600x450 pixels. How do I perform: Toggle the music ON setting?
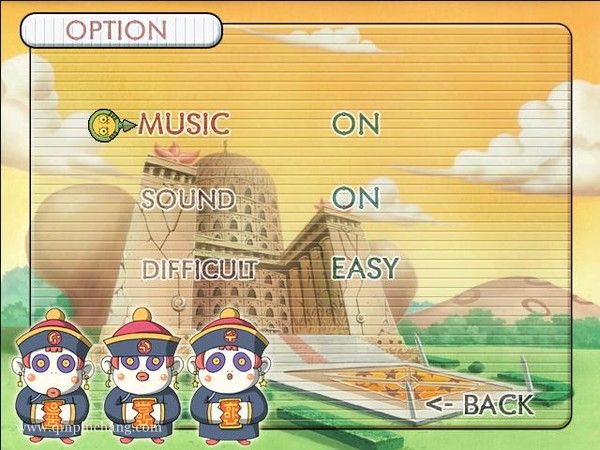(x=357, y=124)
